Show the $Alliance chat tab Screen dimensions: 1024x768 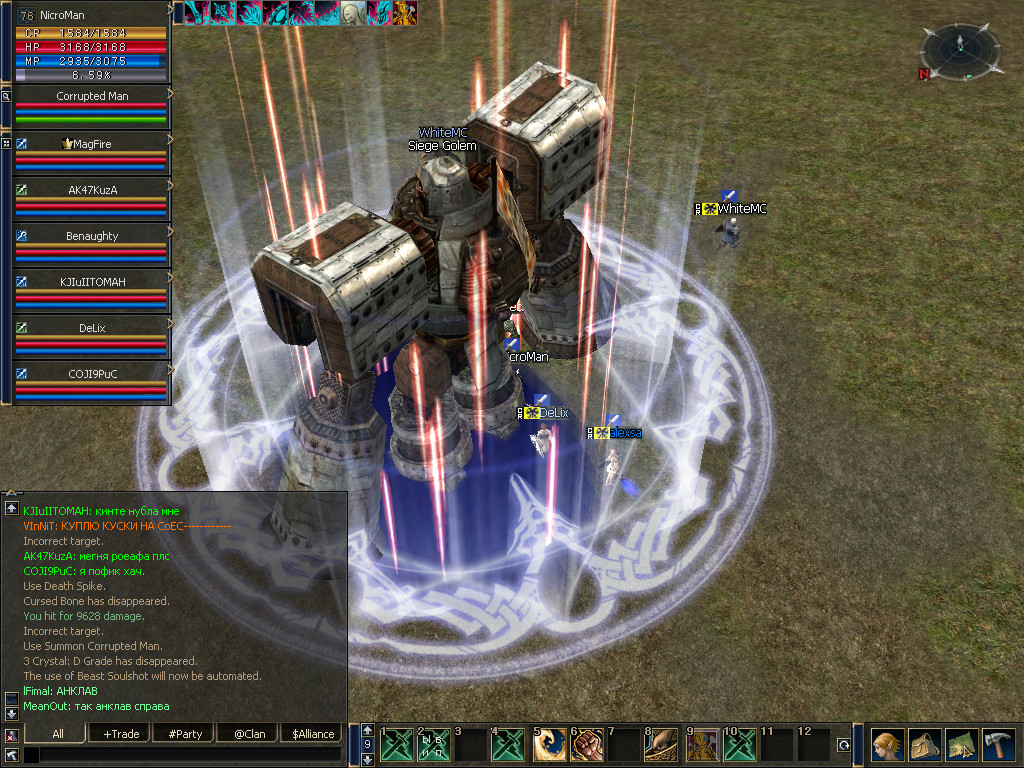(x=313, y=734)
